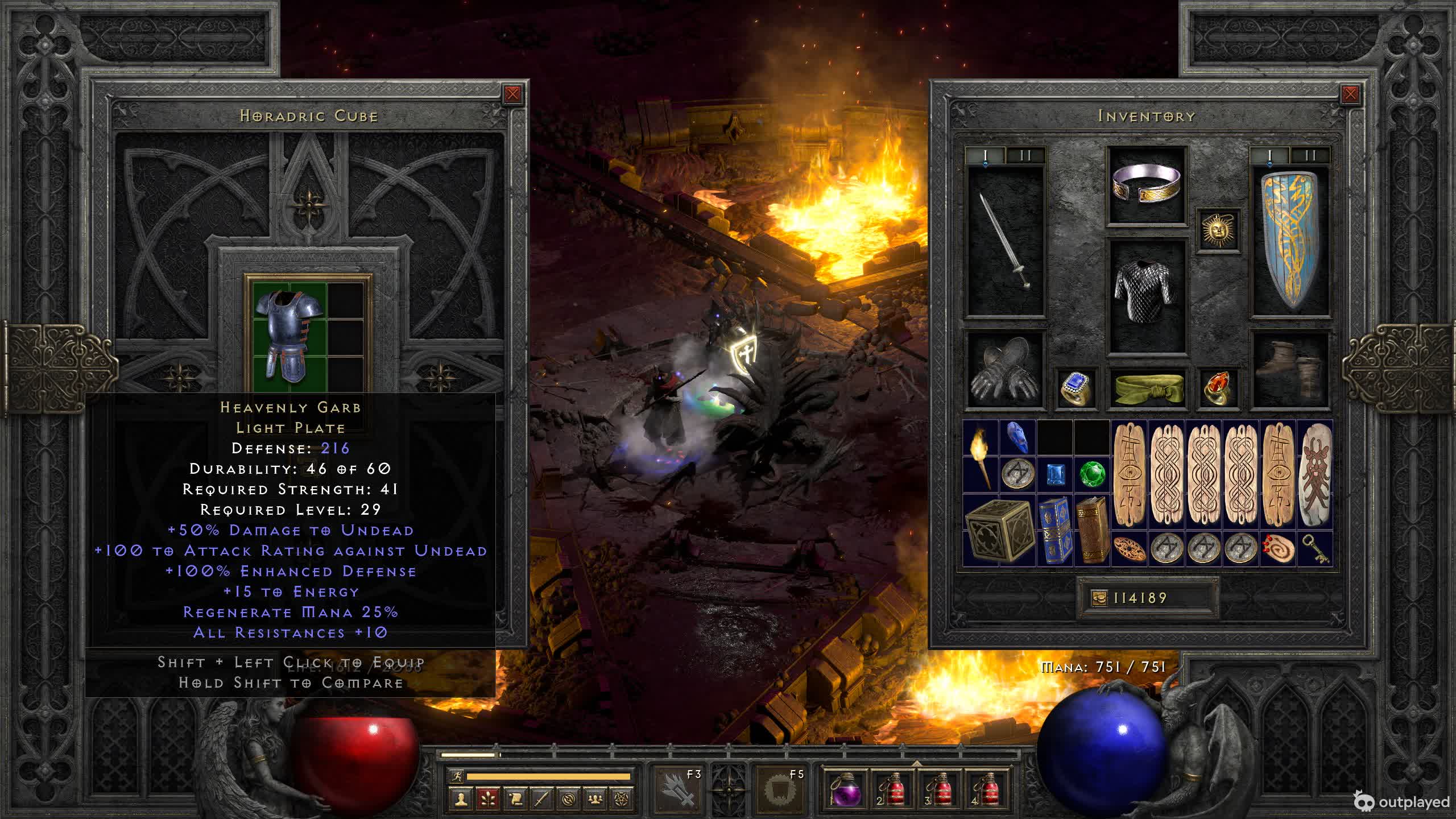Open the Horadric Cube item in inventory
Viewport: 1456px width, 819px height.
coord(999,530)
